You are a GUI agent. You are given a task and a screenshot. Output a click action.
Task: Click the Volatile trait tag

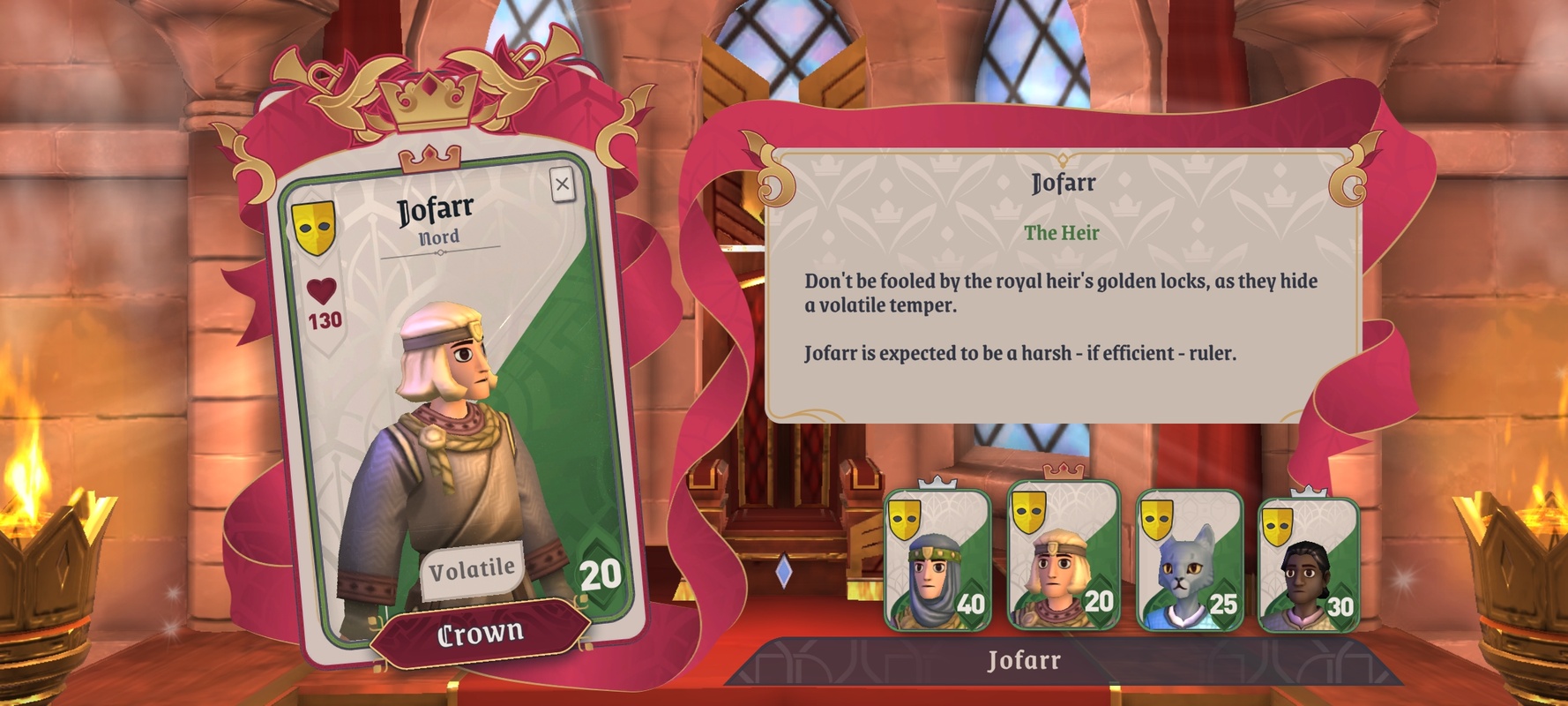pos(471,569)
